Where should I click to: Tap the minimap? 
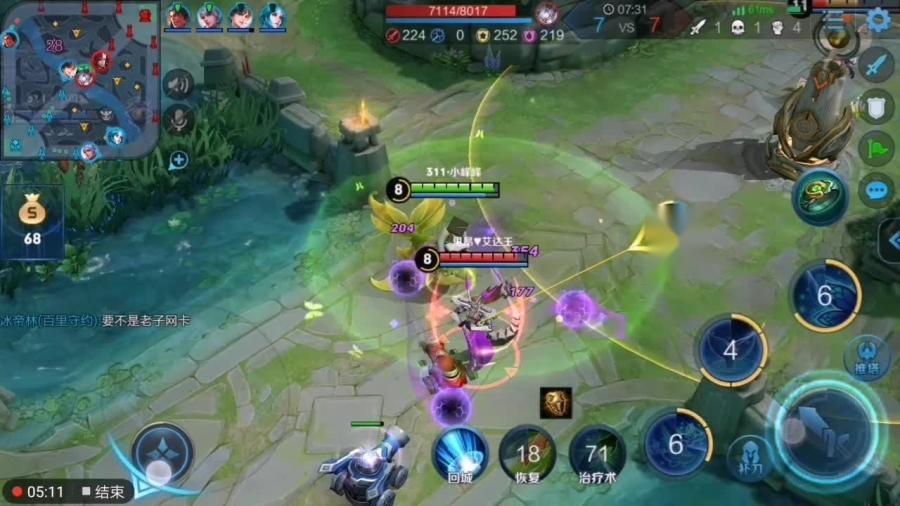pyautogui.click(x=80, y=80)
